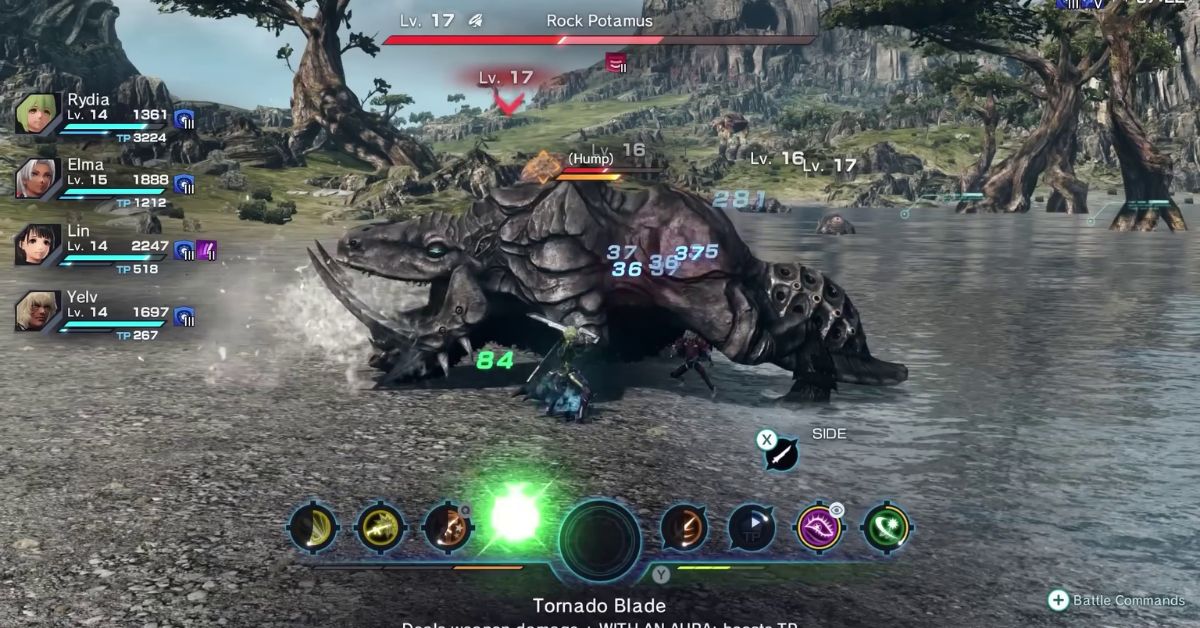
Task: Click Lin's purple buff status icon
Action: tap(207, 250)
